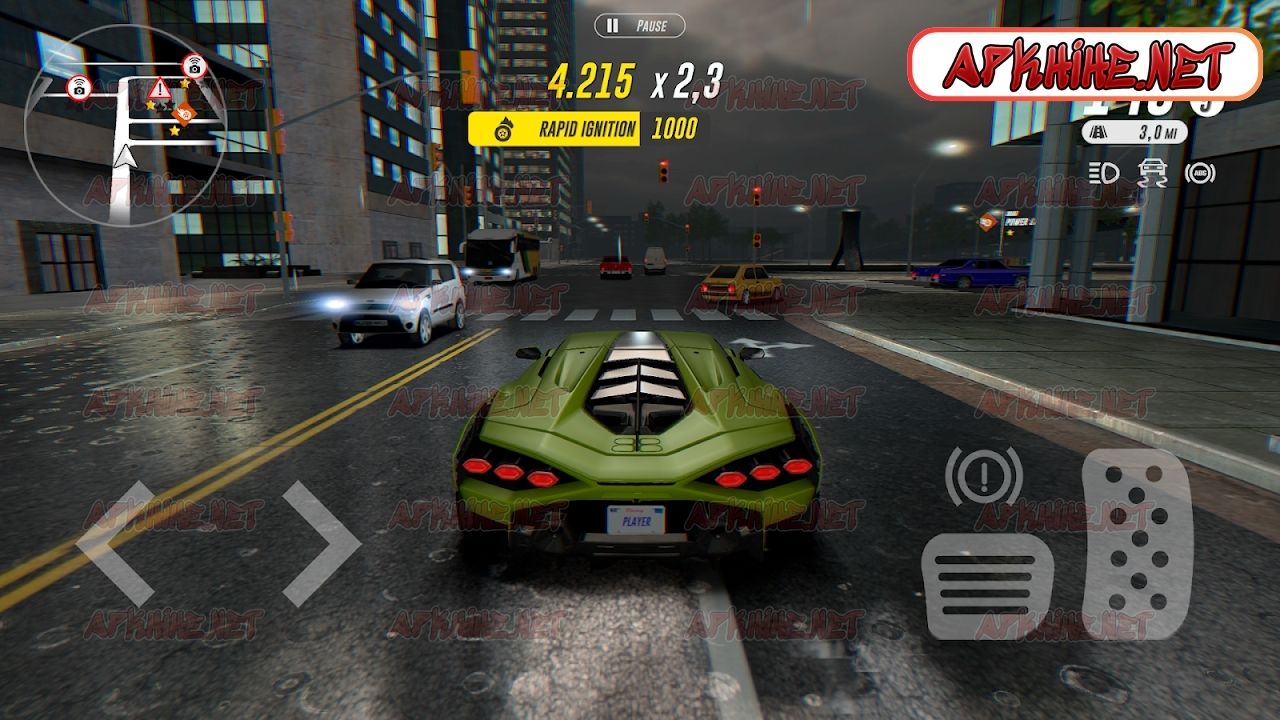Engage the handbrake exclamation icon

tap(983, 475)
